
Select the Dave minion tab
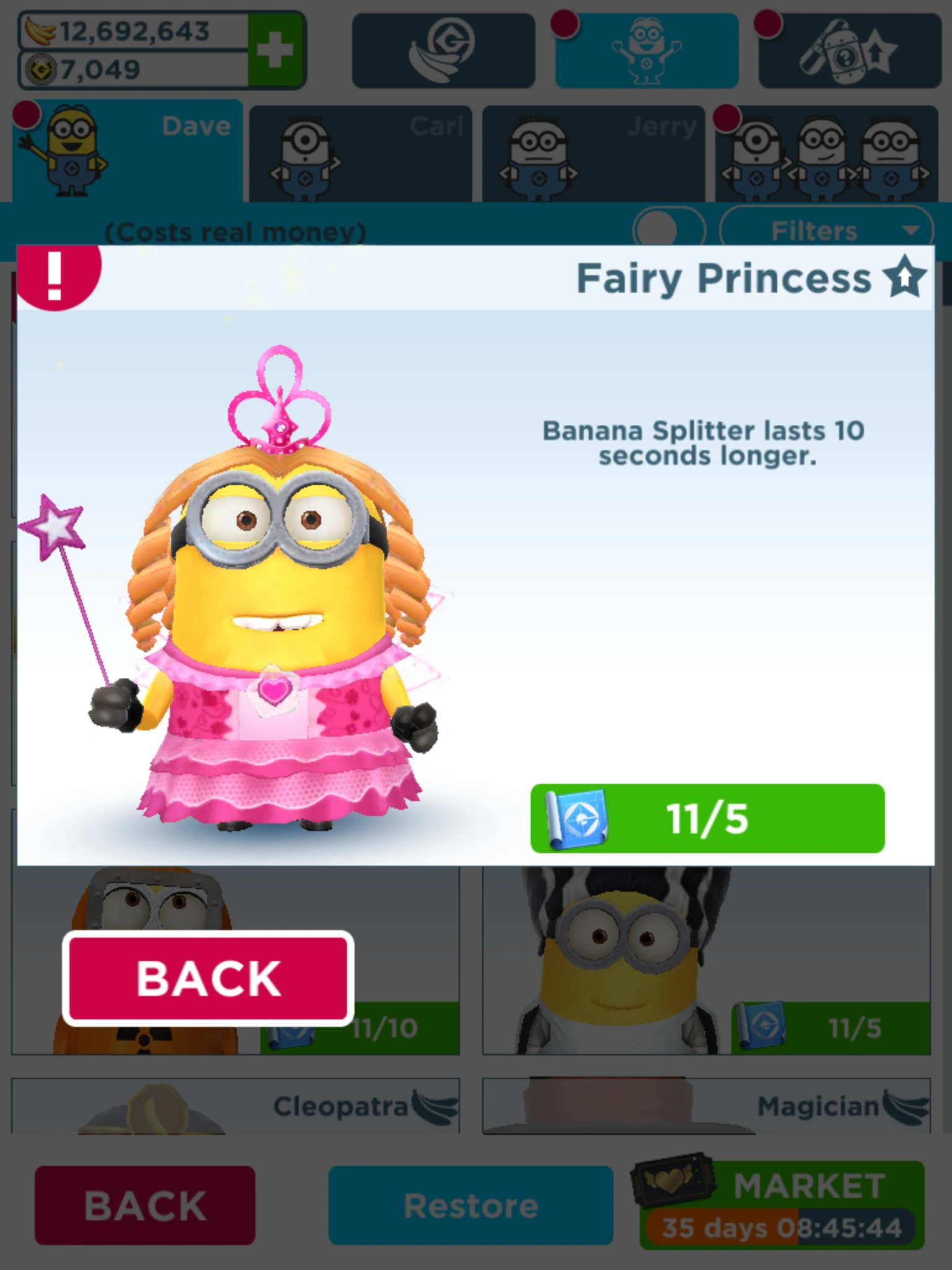pyautogui.click(x=124, y=151)
